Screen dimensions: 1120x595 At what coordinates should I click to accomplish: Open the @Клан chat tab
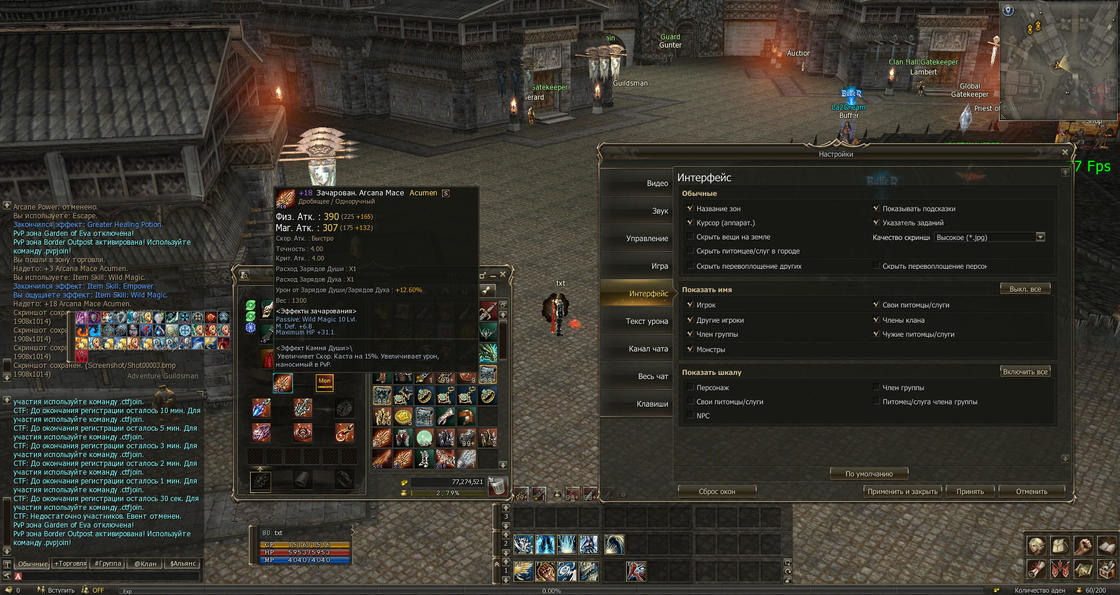coord(146,564)
